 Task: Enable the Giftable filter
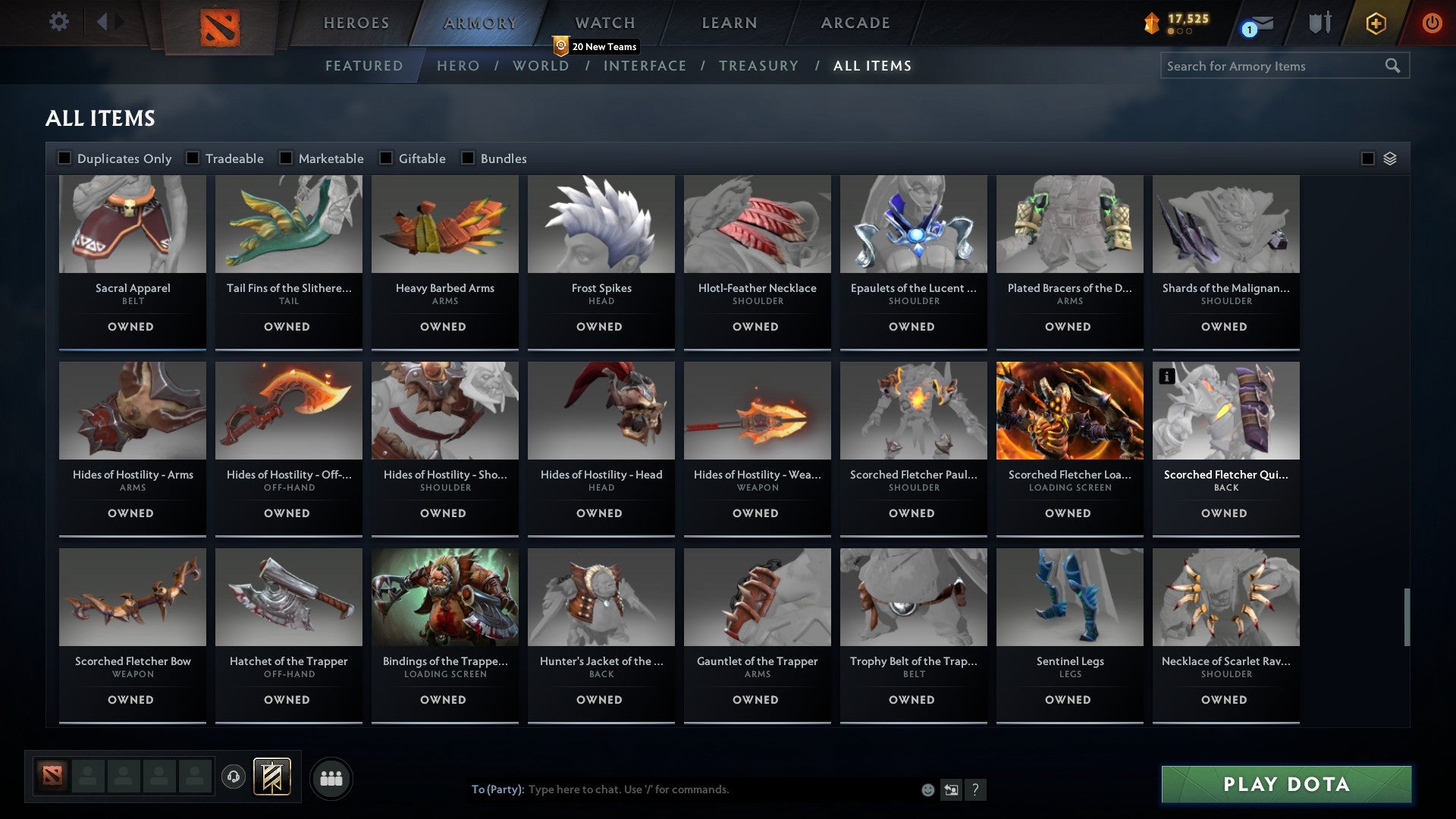point(385,158)
